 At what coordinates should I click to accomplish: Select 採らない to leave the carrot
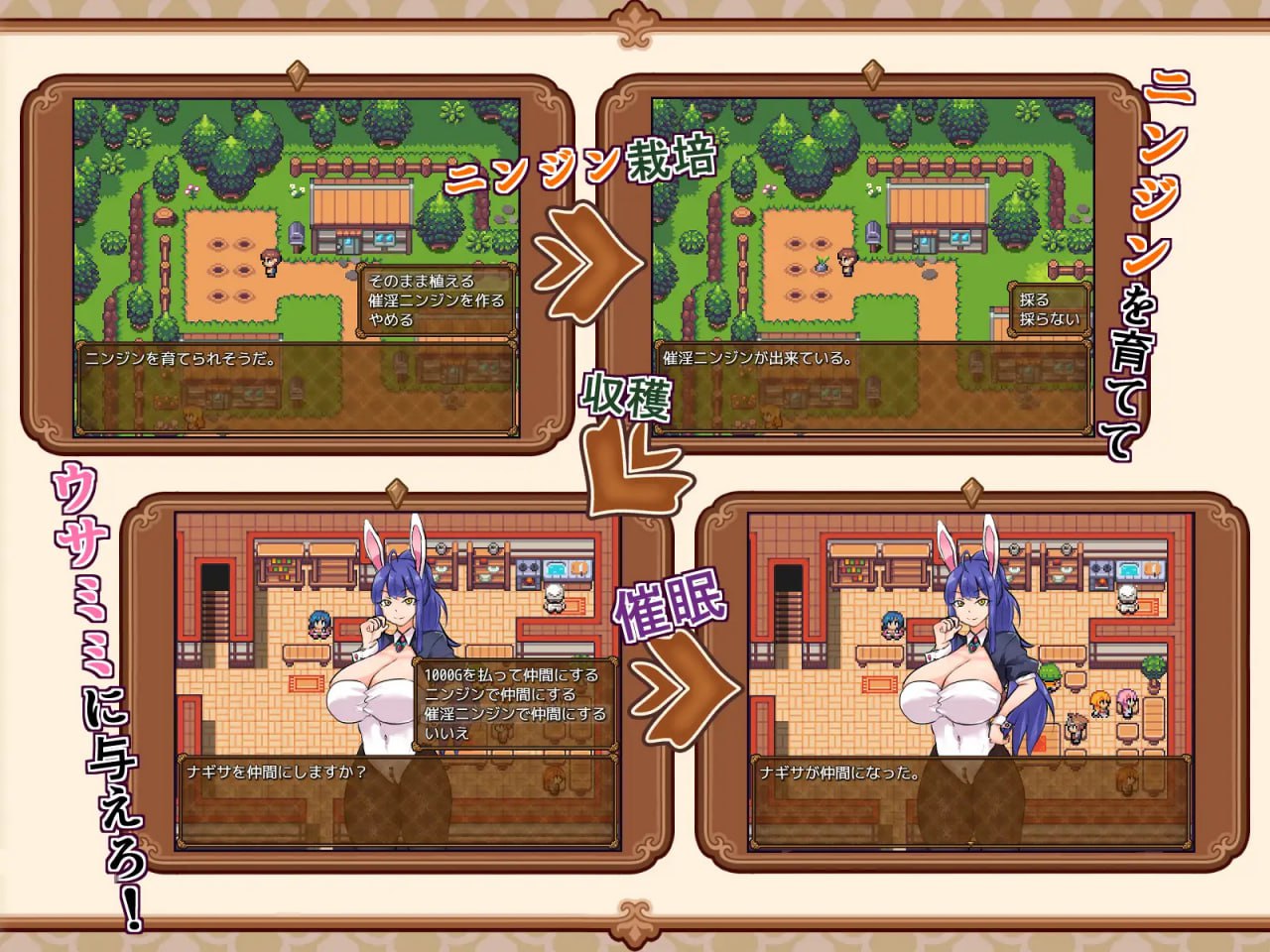1049,317
